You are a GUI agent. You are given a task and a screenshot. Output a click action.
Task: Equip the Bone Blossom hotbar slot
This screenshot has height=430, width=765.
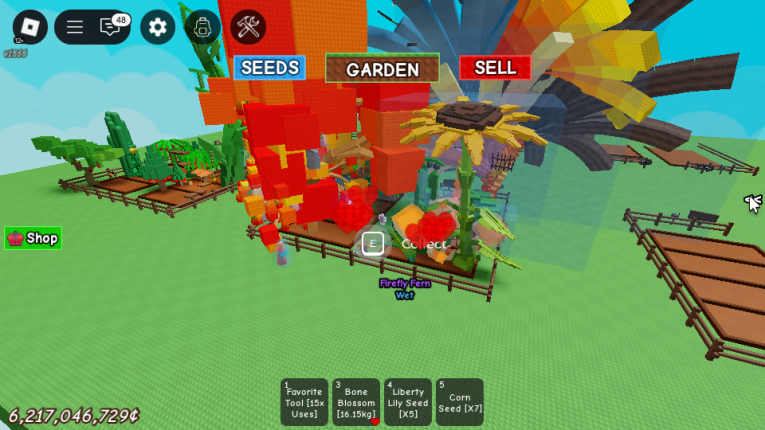click(x=356, y=402)
